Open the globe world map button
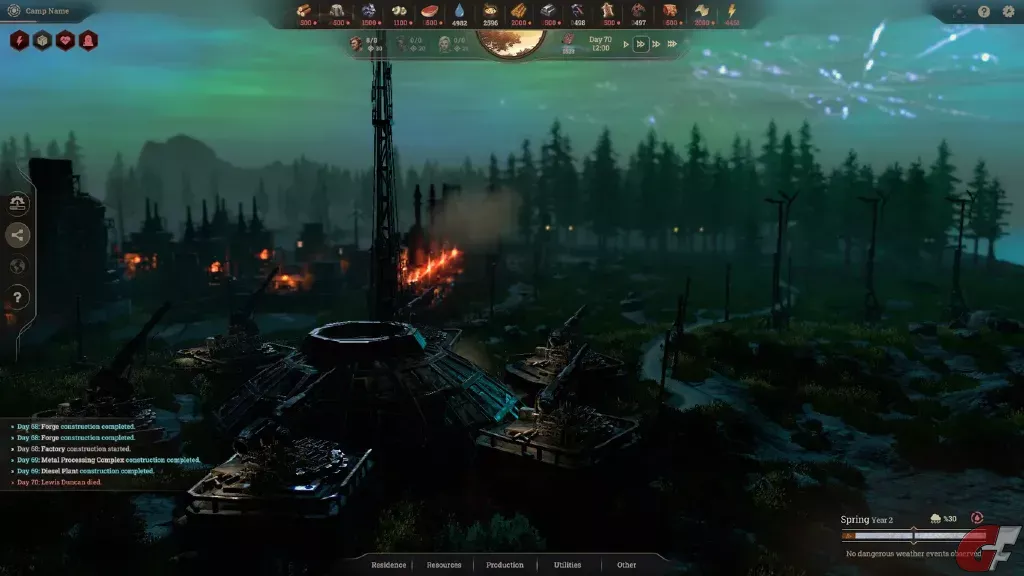Viewport: 1024px width, 576px height. (x=18, y=266)
